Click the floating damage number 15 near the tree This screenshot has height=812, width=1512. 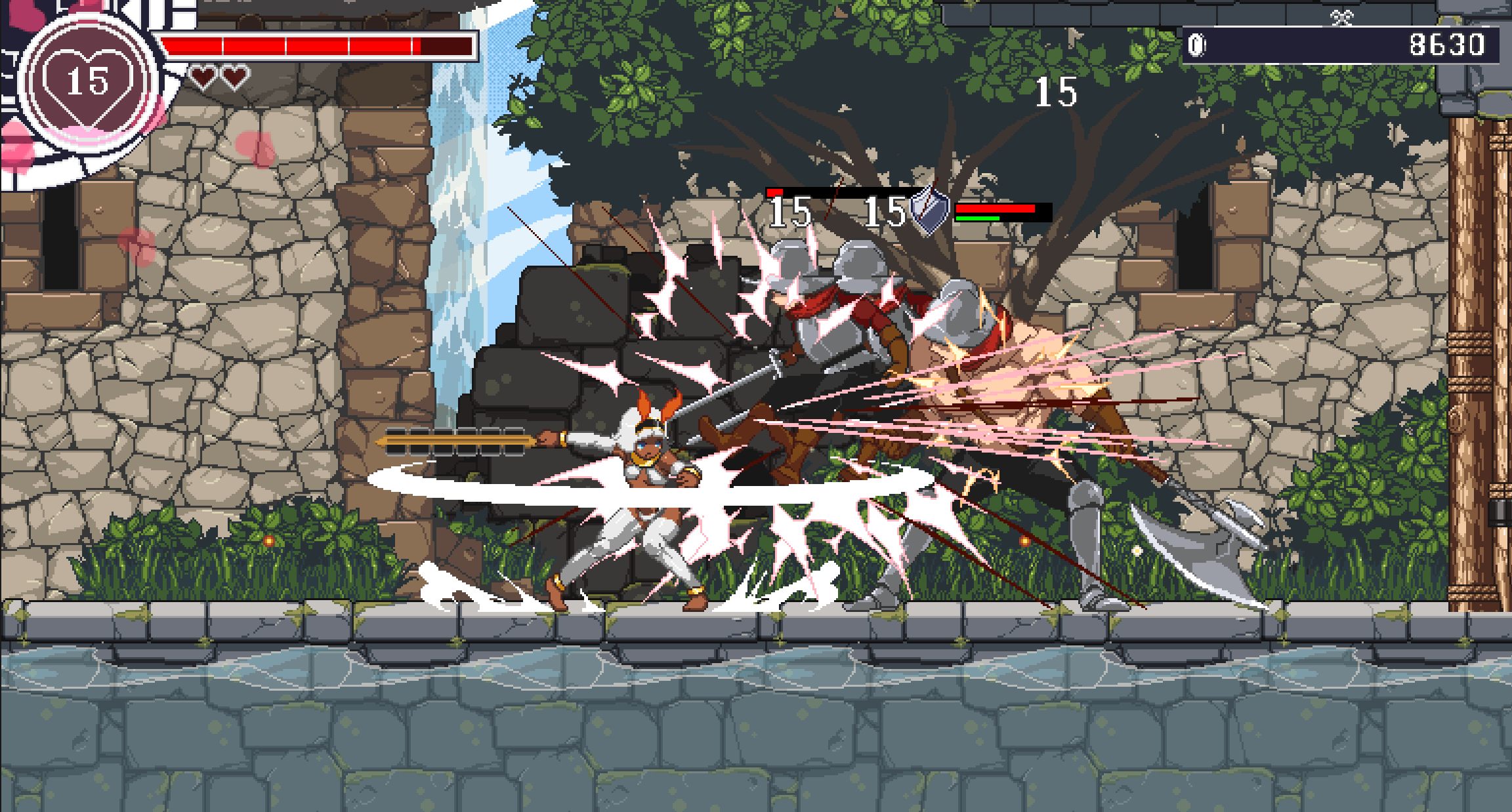pos(1057,93)
